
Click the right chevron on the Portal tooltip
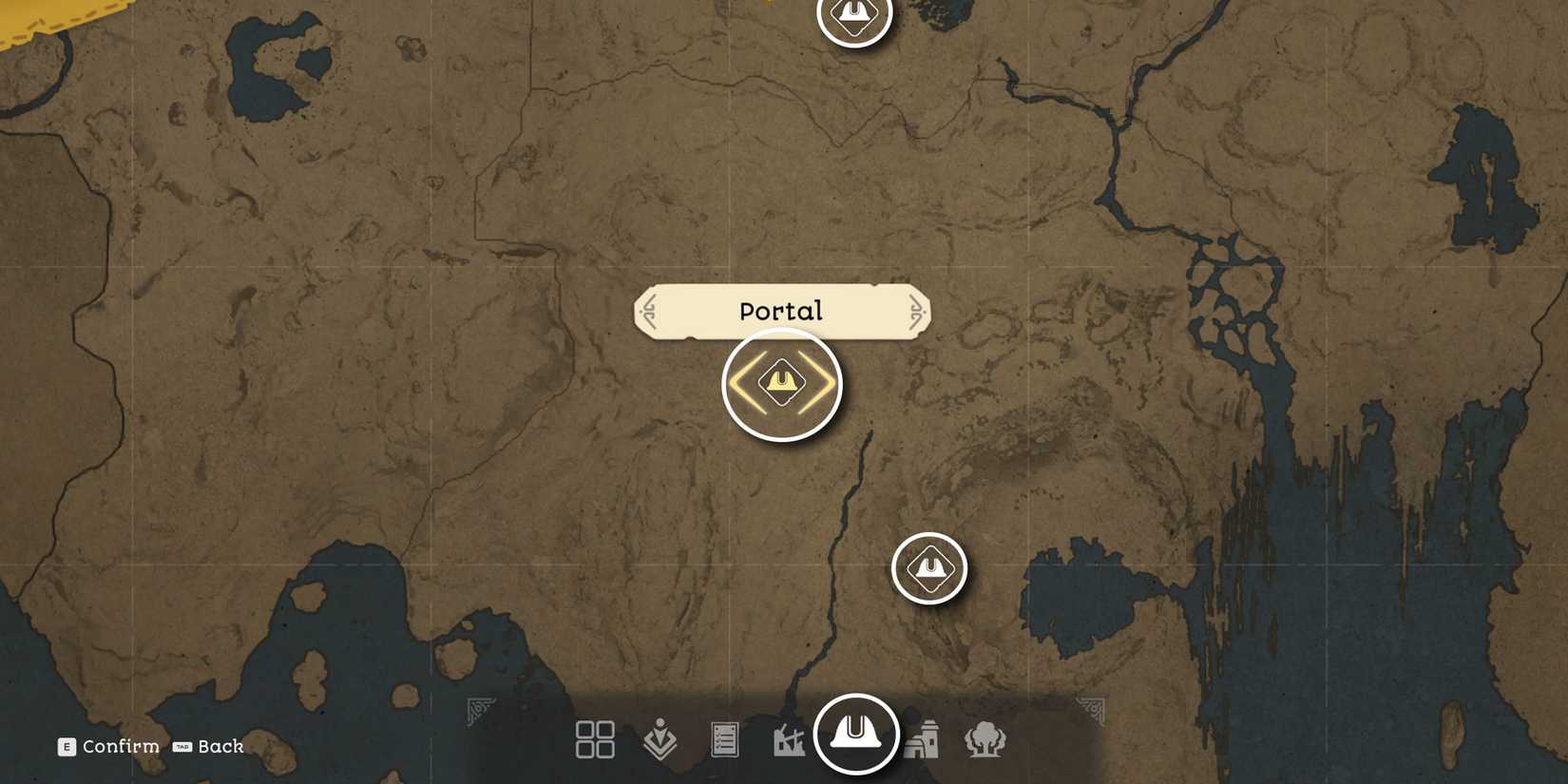click(x=915, y=310)
